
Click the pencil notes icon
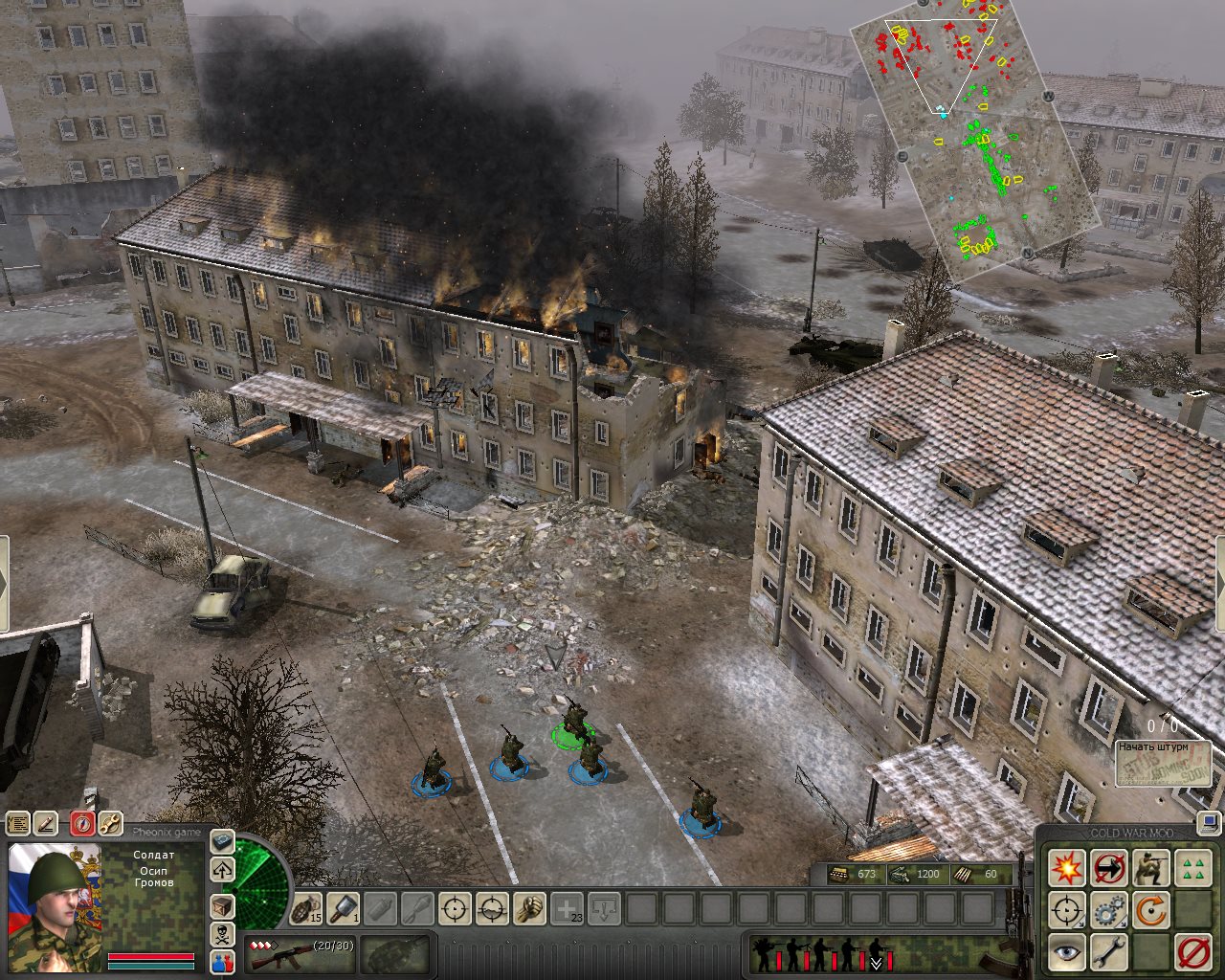tap(46, 823)
